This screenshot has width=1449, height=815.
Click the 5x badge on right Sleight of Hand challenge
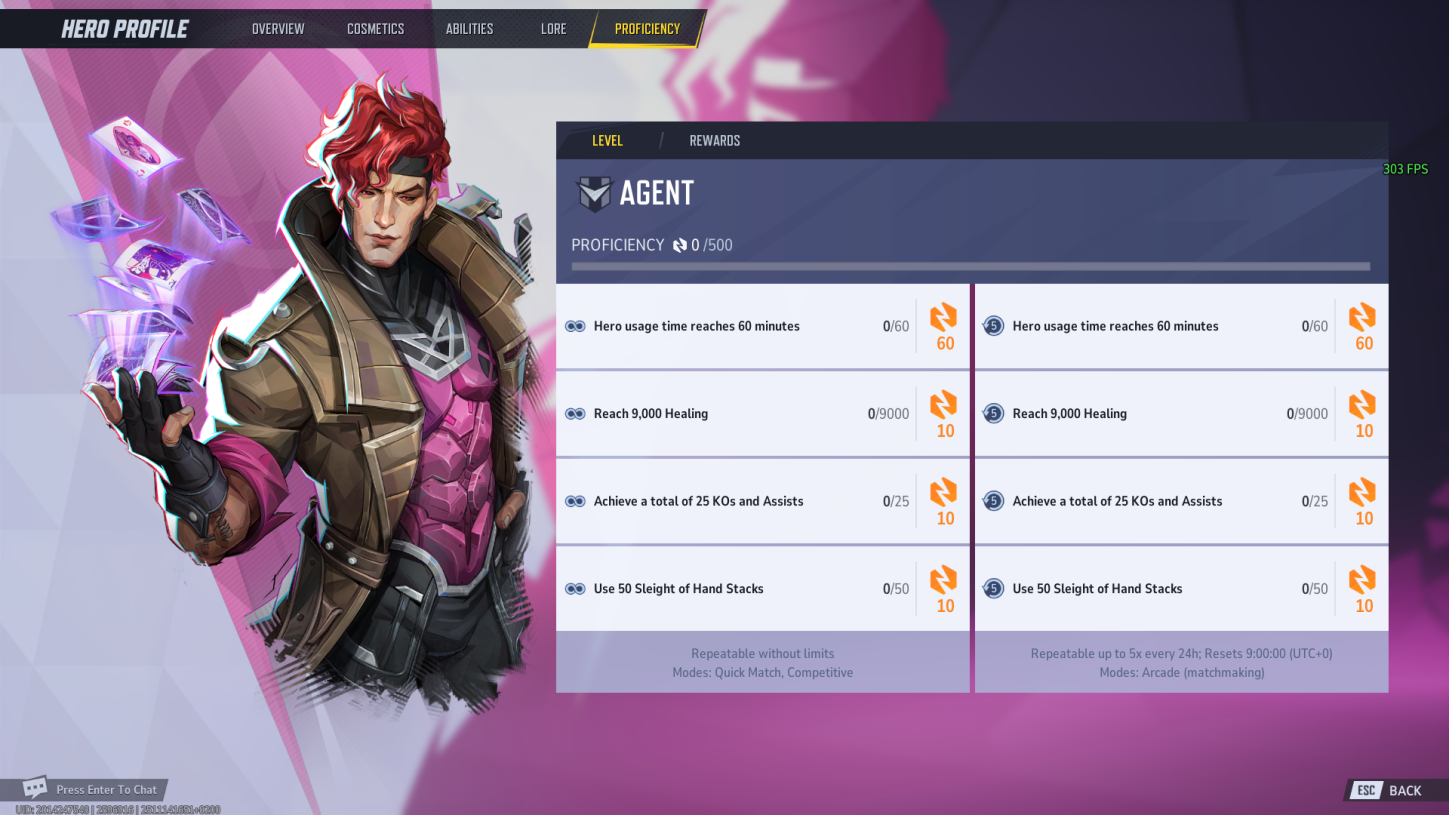click(994, 588)
